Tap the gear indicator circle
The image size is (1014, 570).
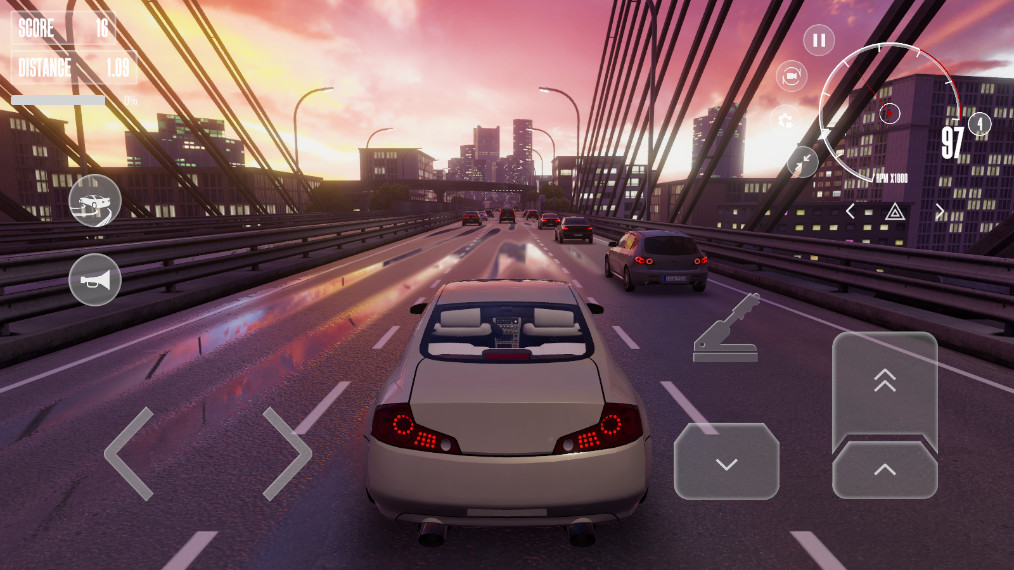(981, 124)
